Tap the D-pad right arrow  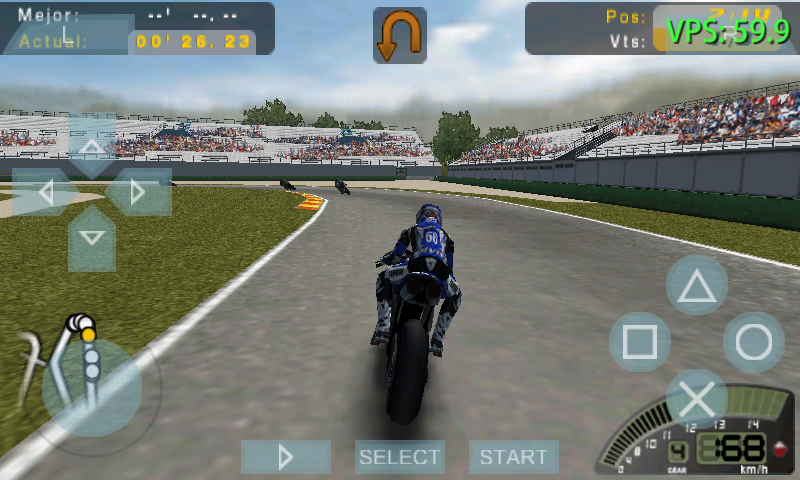[138, 192]
